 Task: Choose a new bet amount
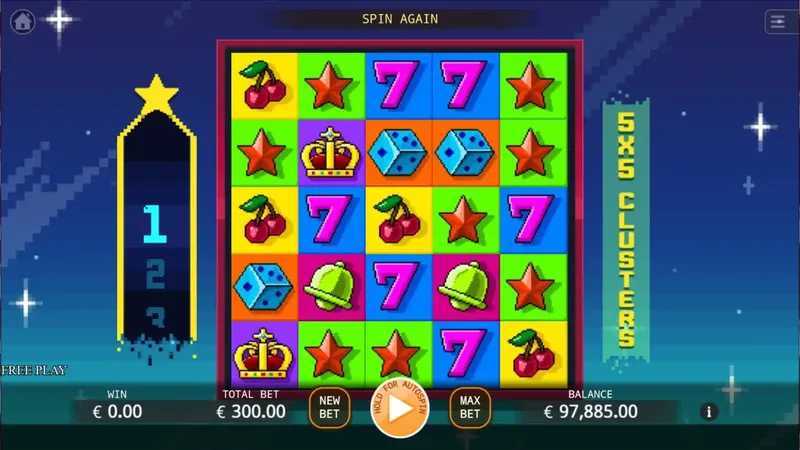(x=329, y=408)
